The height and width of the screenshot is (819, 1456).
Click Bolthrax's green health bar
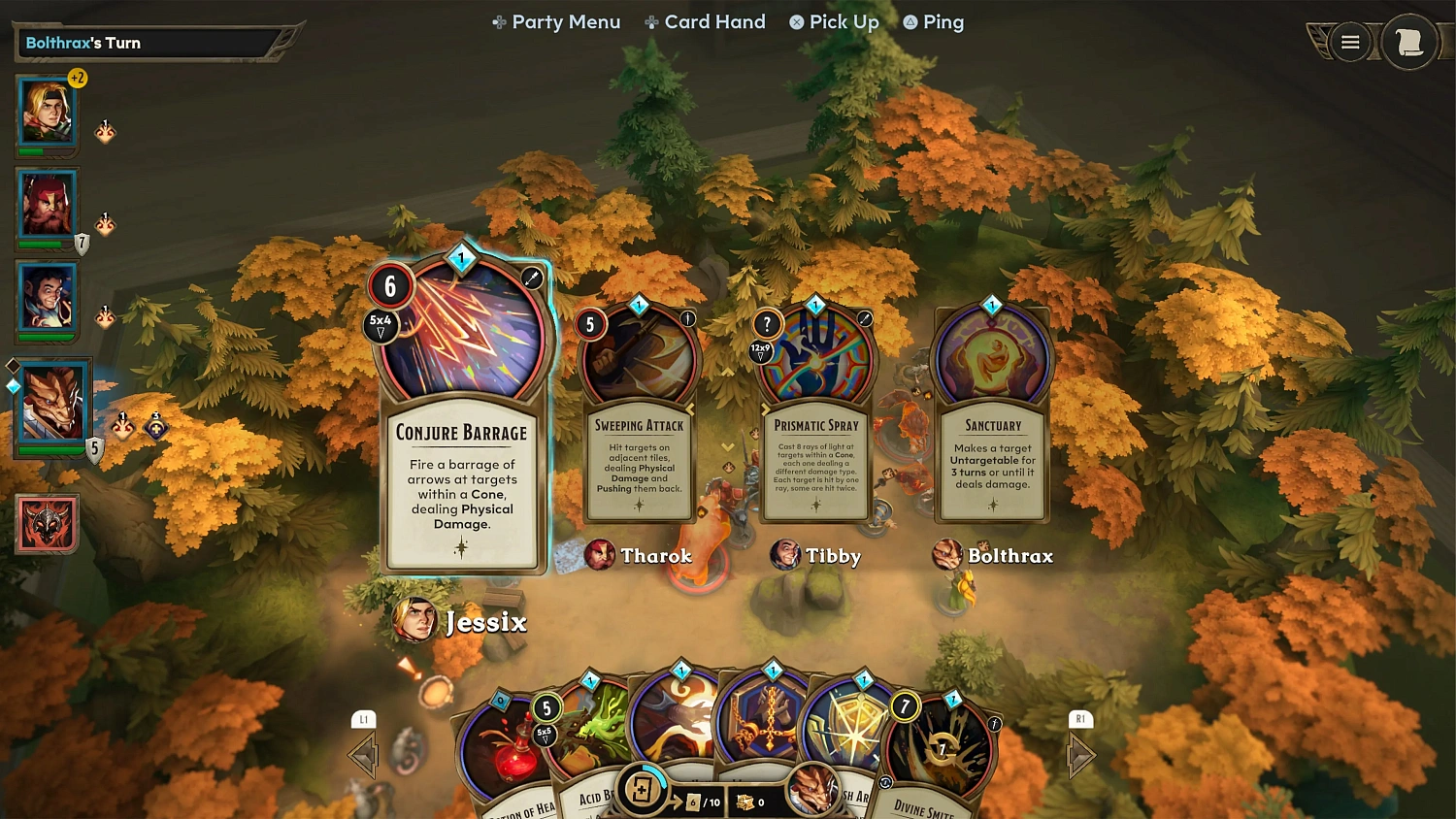click(x=49, y=448)
